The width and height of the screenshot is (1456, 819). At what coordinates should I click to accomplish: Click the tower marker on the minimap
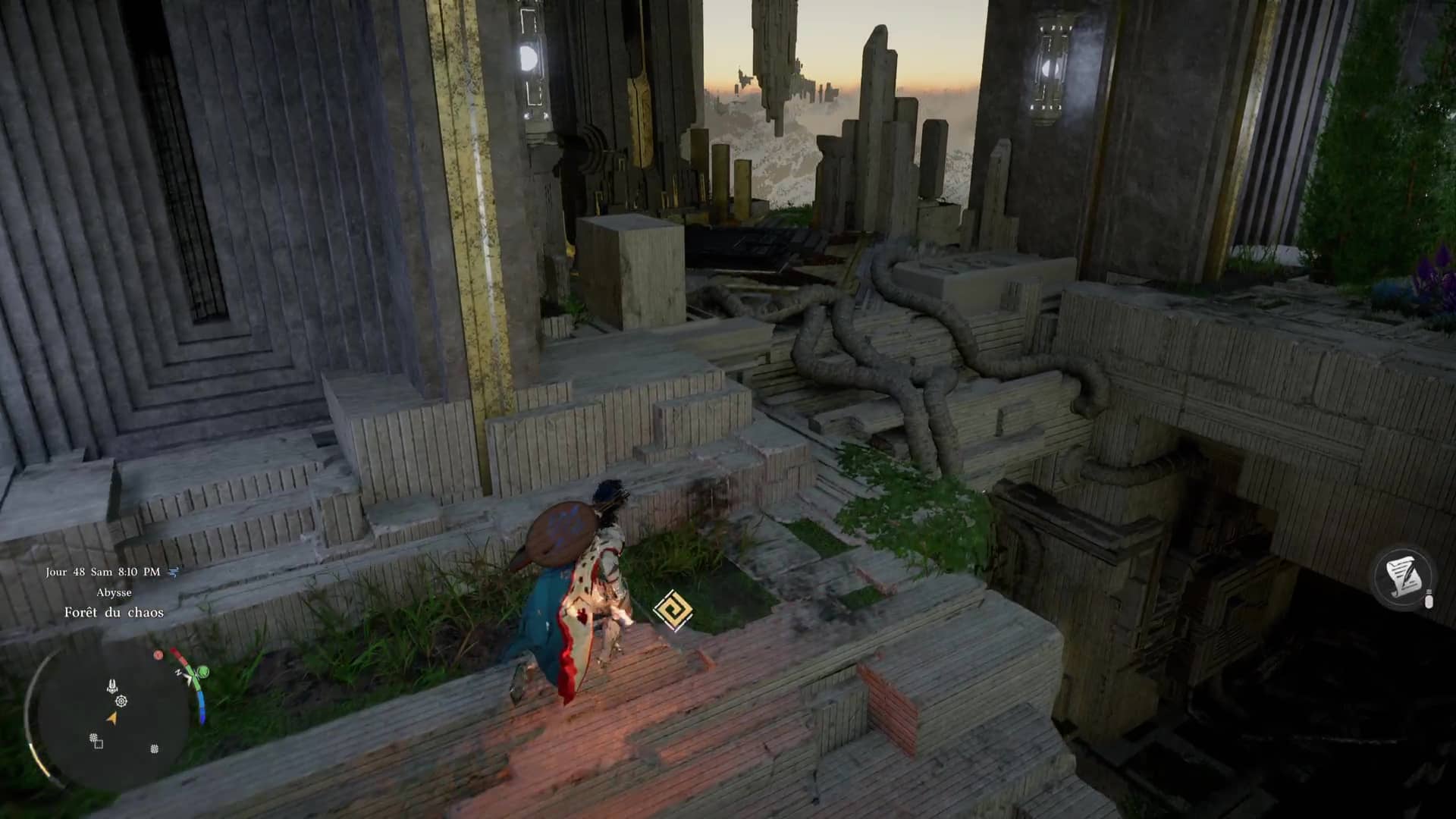tap(112, 686)
